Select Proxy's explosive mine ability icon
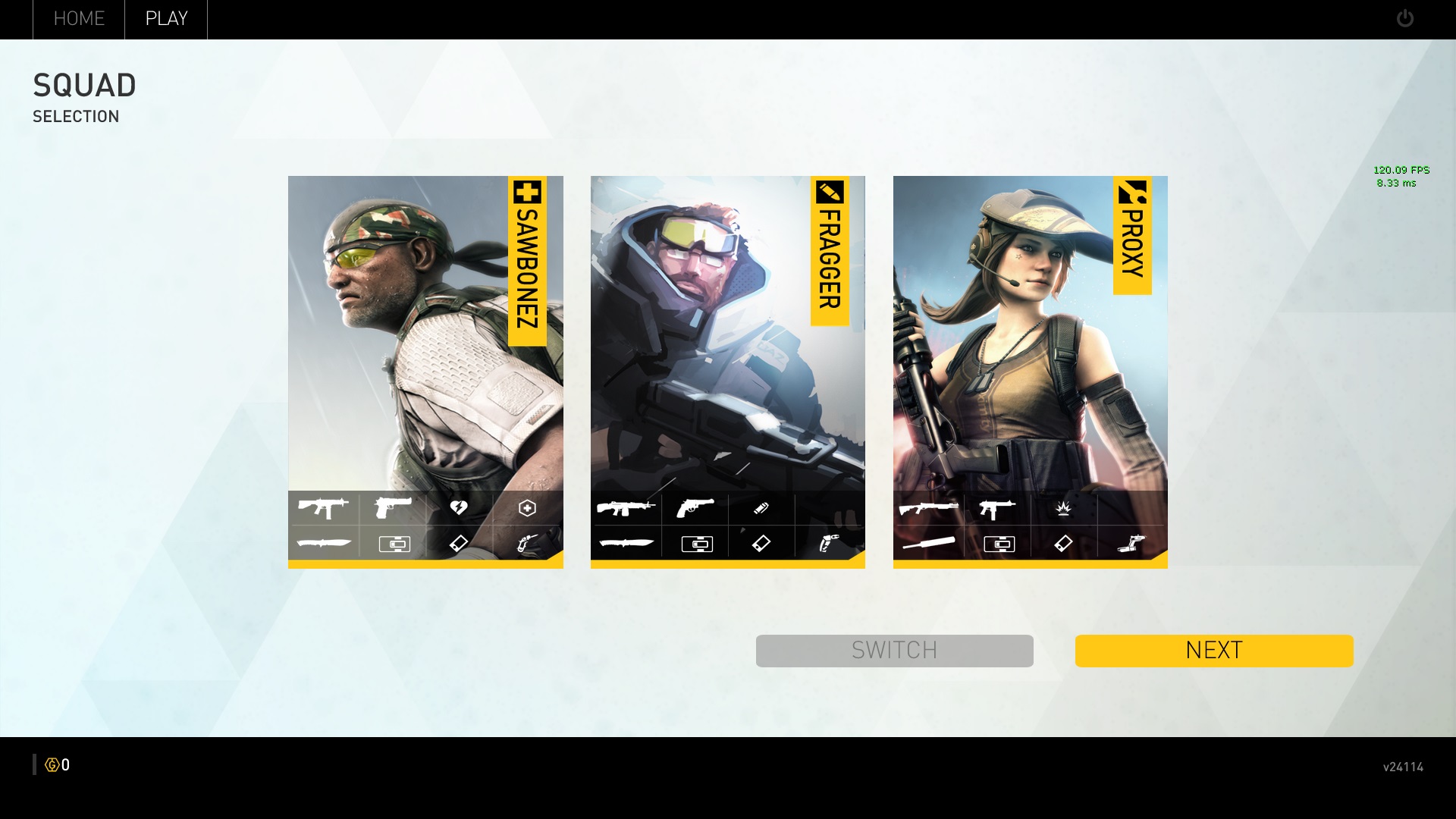This screenshot has width=1456, height=819. 1063,507
